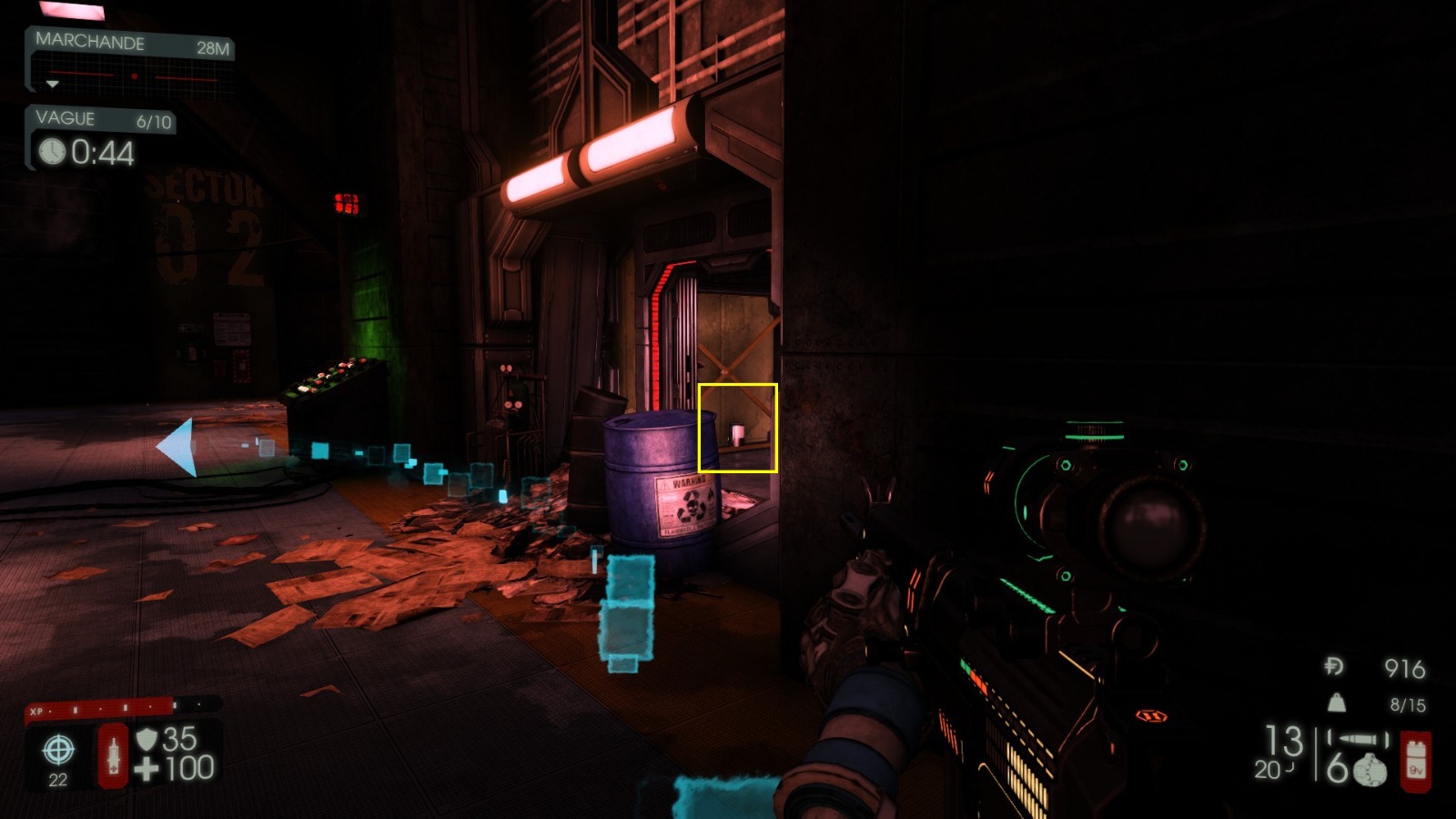Click the Dosh currency icon
Viewport: 1456px width, 819px height.
click(x=1332, y=667)
